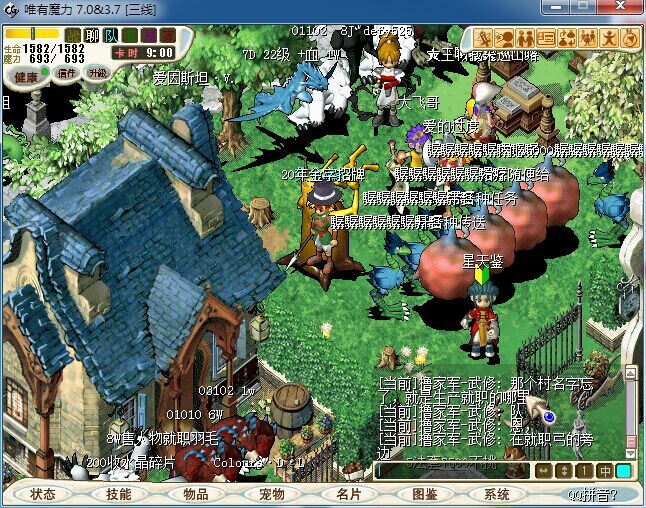Open the 信件 mail button

tap(68, 73)
